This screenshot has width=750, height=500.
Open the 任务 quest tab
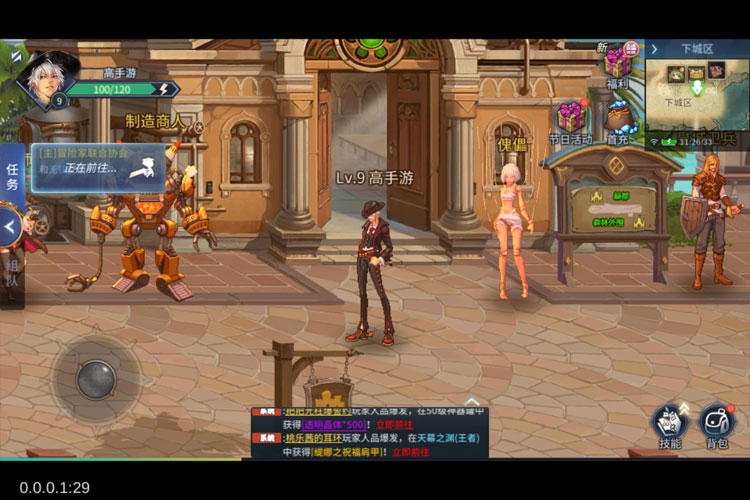click(x=12, y=177)
